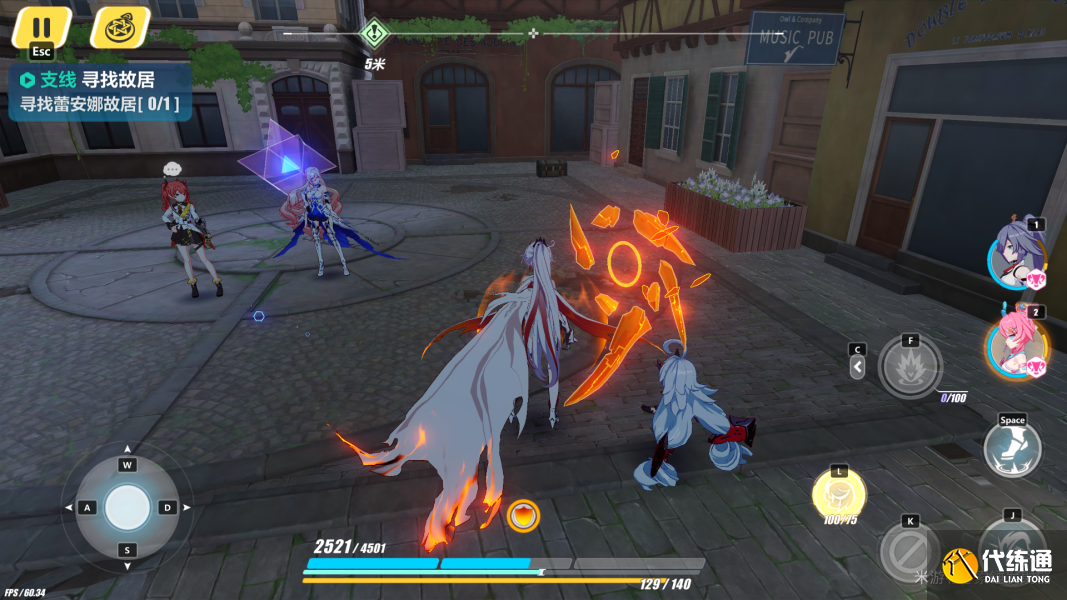The height and width of the screenshot is (600, 1067).
Task: Tap the disabled crossed-circle skill button
Action: pyautogui.click(x=909, y=548)
